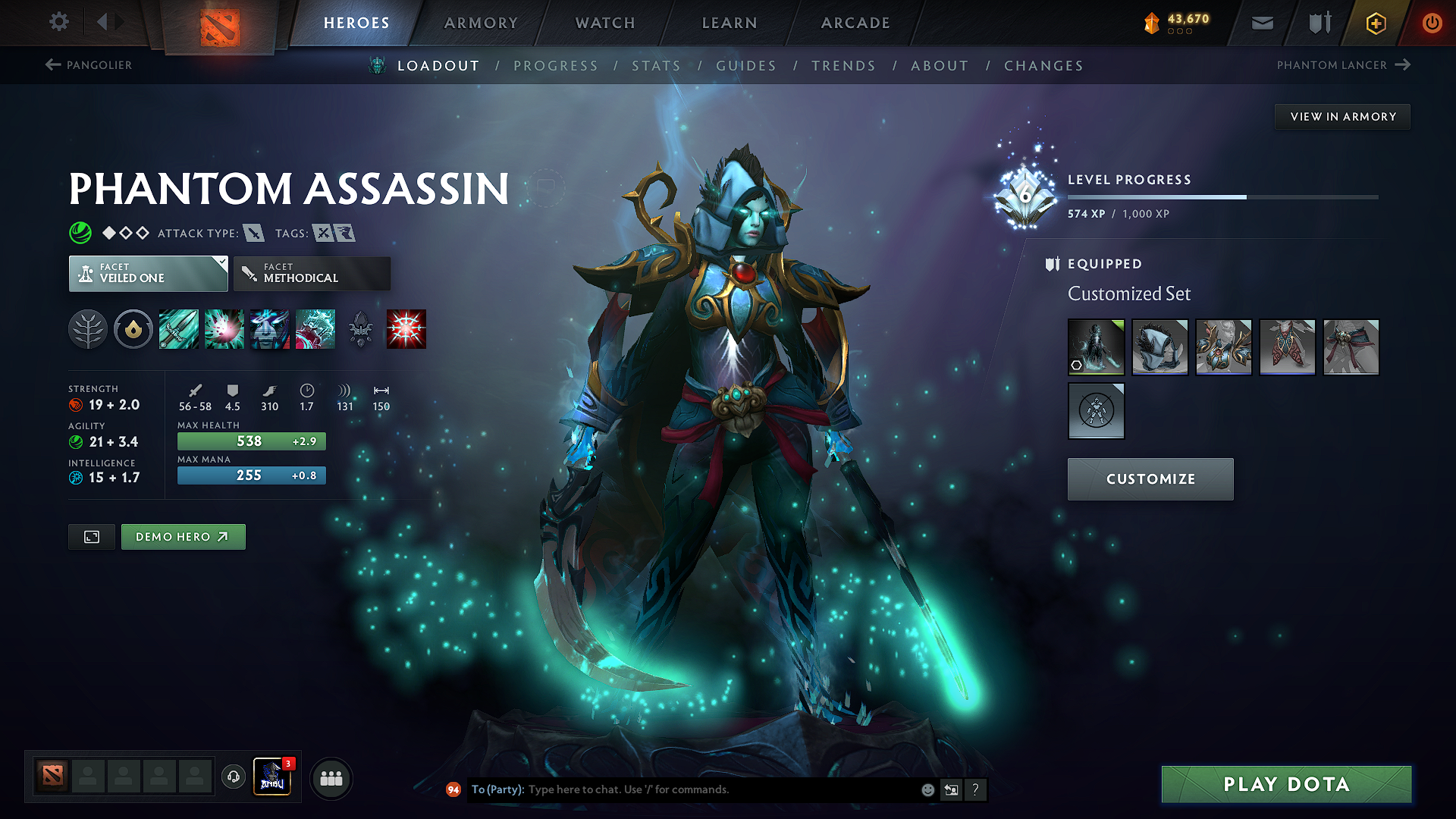Click the Customize button
Image resolution: width=1456 pixels, height=819 pixels.
[1150, 479]
